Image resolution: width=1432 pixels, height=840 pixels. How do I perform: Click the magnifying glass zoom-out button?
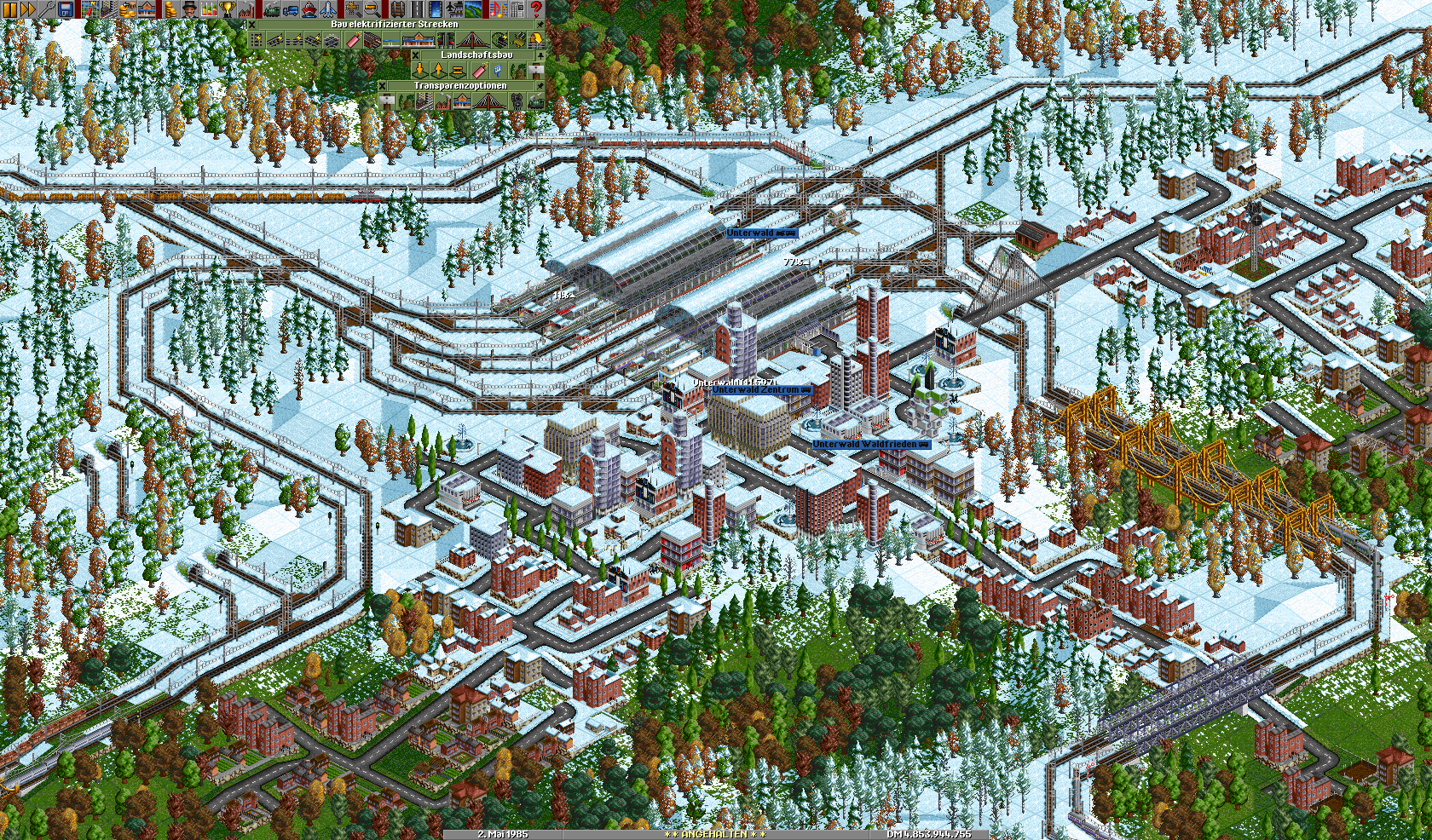tap(372, 9)
